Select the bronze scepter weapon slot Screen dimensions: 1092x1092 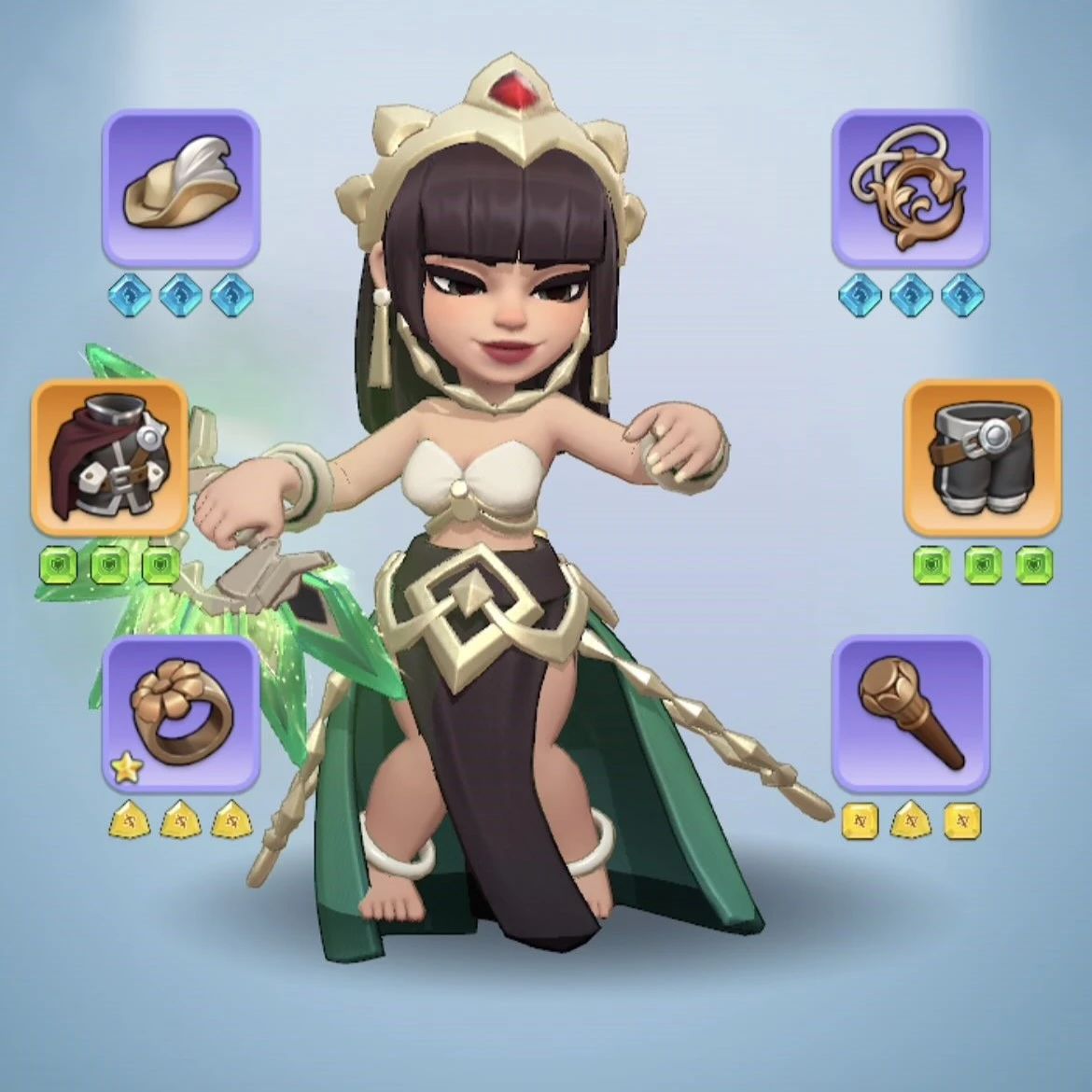point(910,714)
